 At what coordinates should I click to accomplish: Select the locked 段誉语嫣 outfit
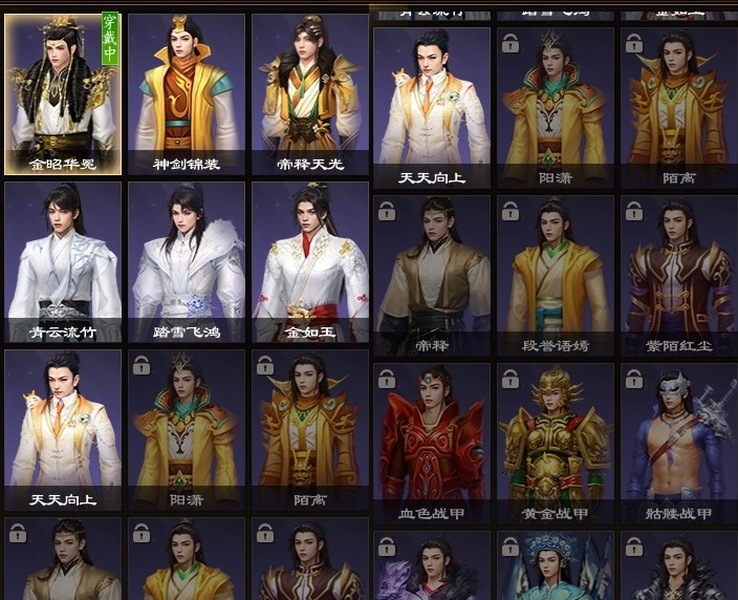pos(555,275)
